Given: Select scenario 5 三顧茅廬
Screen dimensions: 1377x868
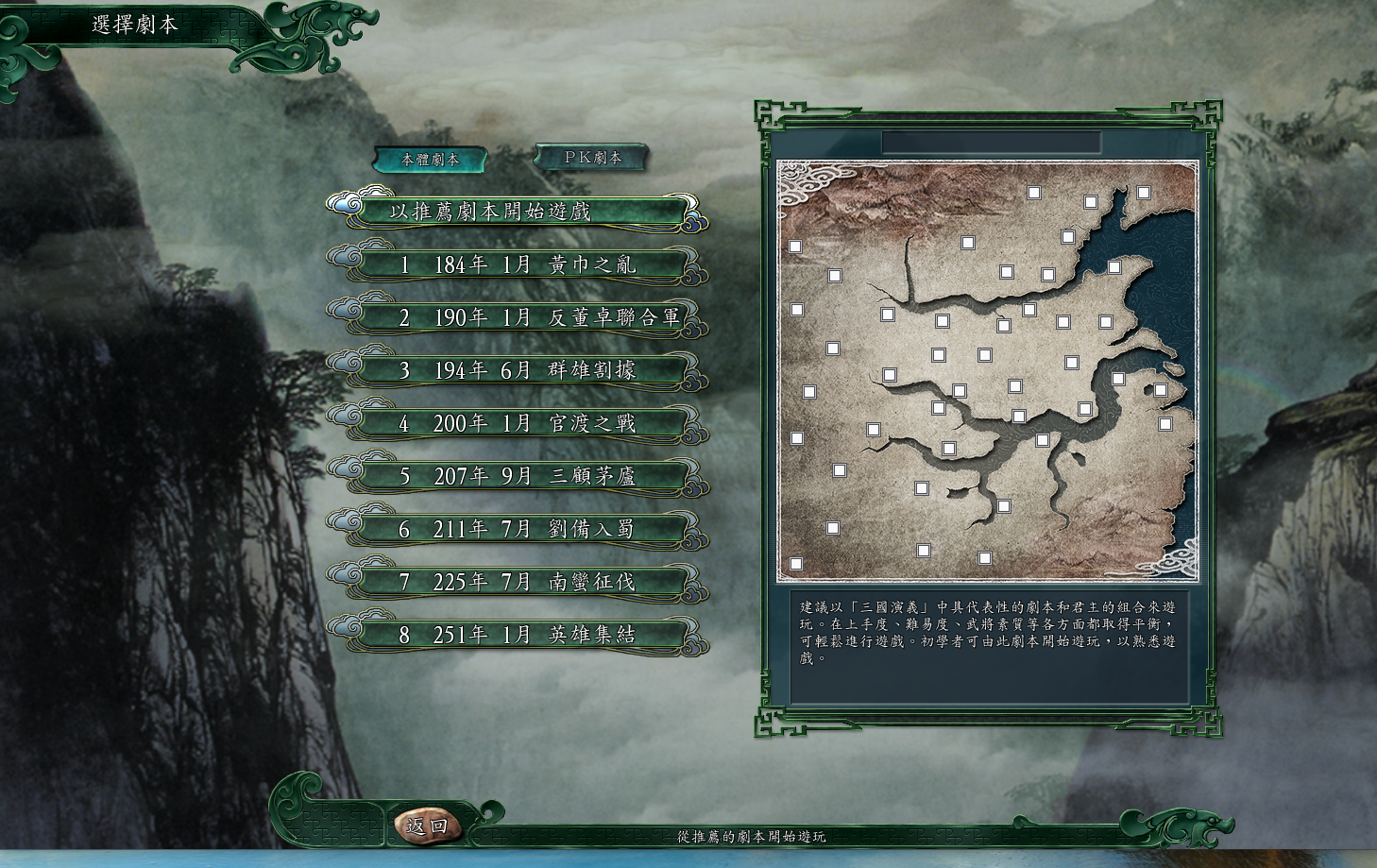Looking at the screenshot, I should click(520, 476).
